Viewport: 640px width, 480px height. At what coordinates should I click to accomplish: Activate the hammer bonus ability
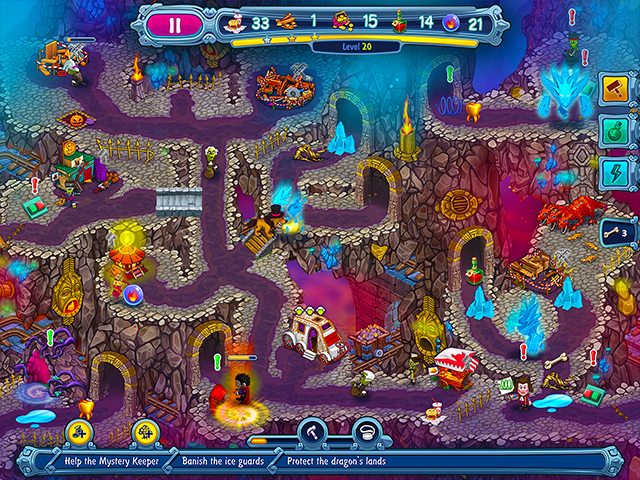(x=612, y=88)
